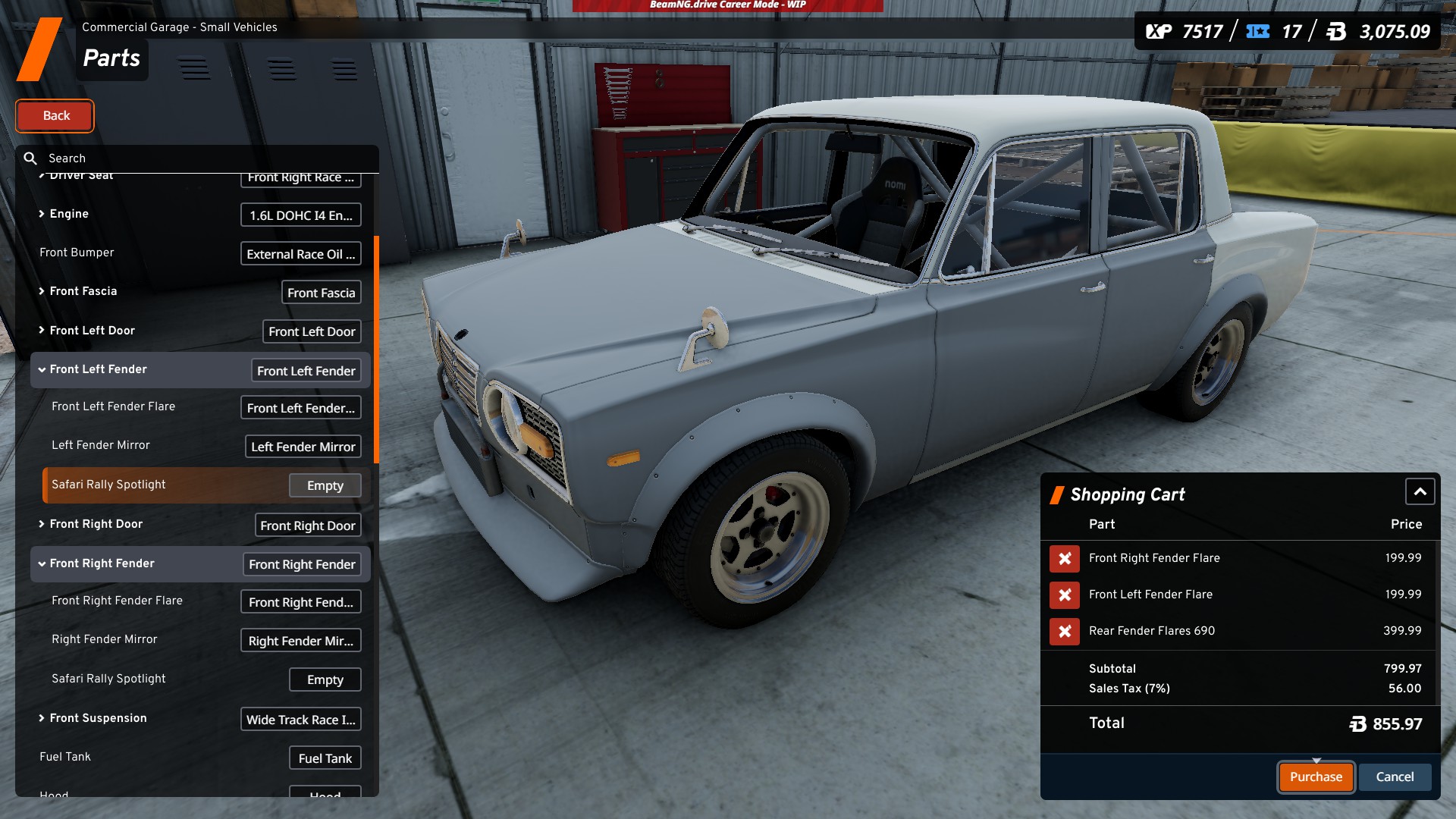
Task: Open the Front Bumper part dropdown
Action: [300, 254]
